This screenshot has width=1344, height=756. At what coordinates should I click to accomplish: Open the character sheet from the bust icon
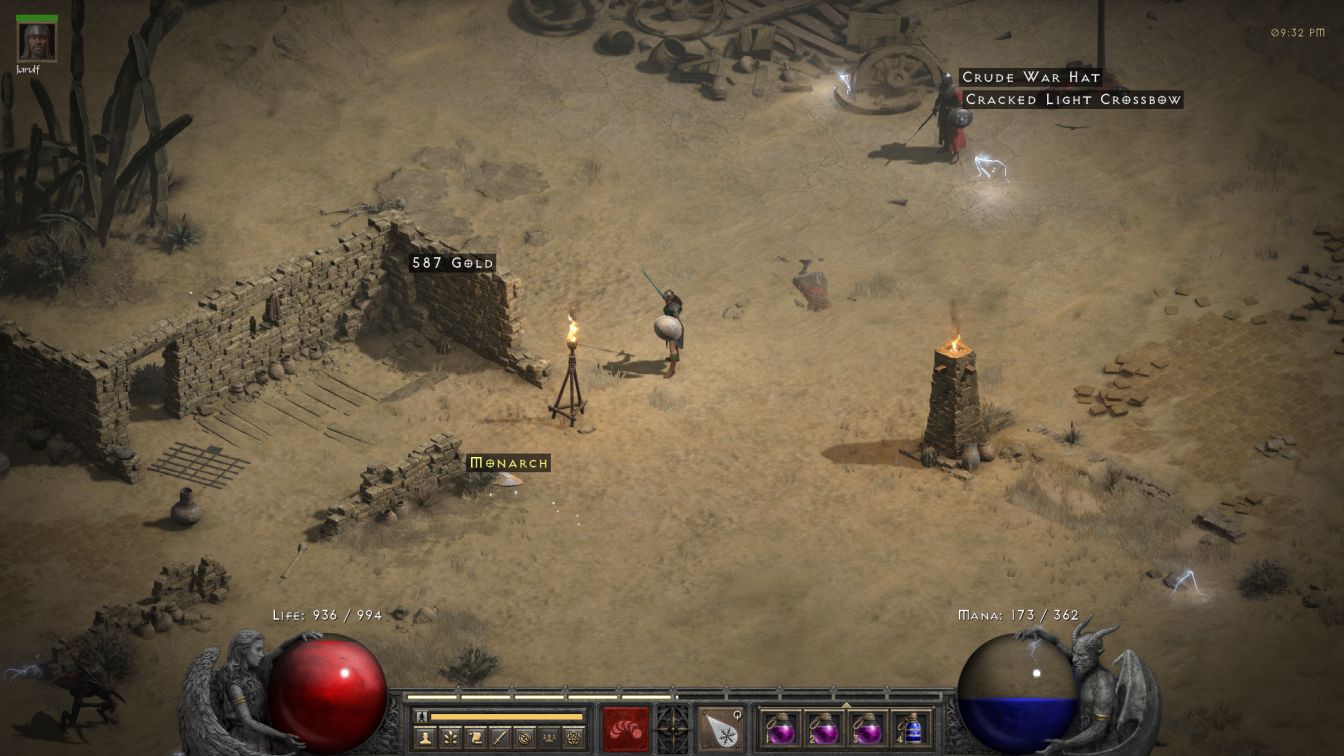coord(426,738)
